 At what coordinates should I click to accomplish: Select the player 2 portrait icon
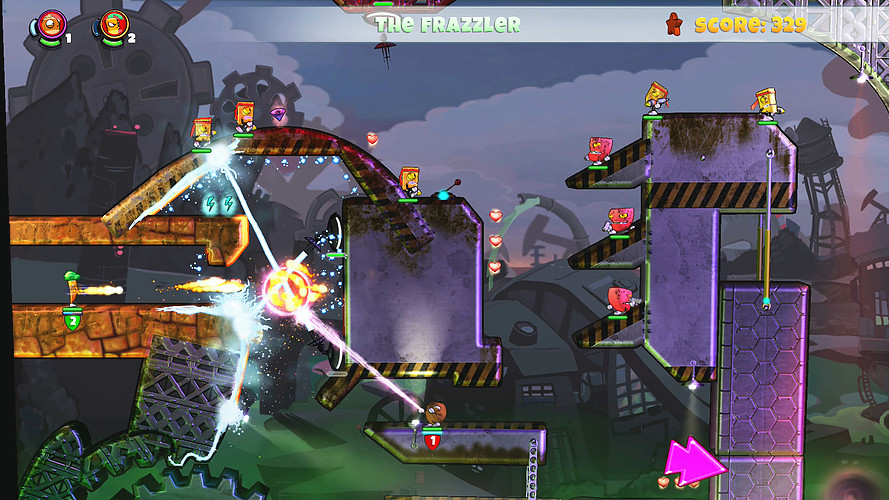click(x=115, y=23)
